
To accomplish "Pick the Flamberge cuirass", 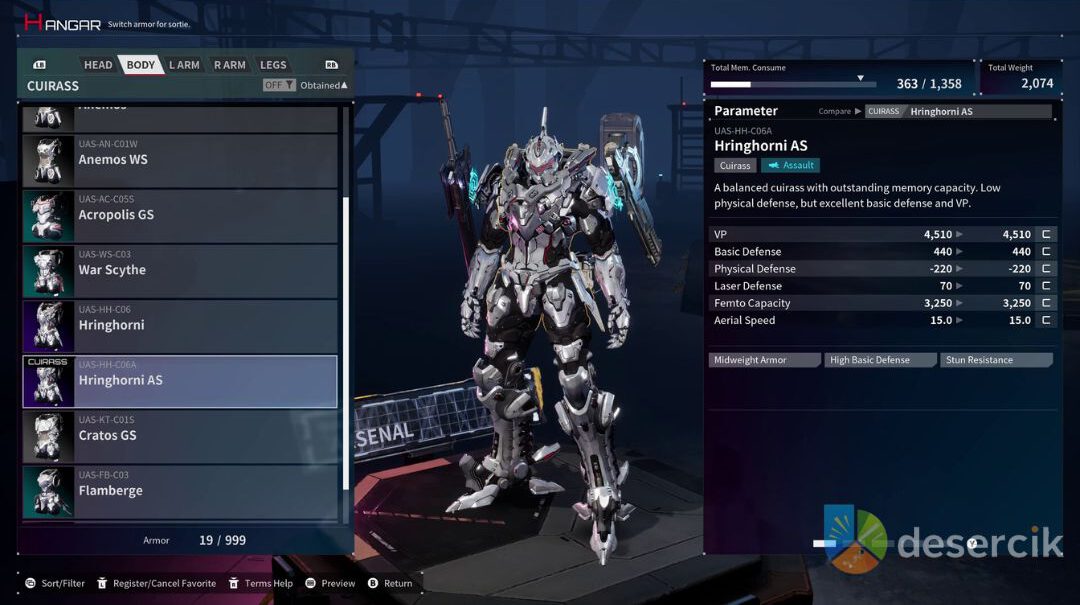I will [x=180, y=491].
